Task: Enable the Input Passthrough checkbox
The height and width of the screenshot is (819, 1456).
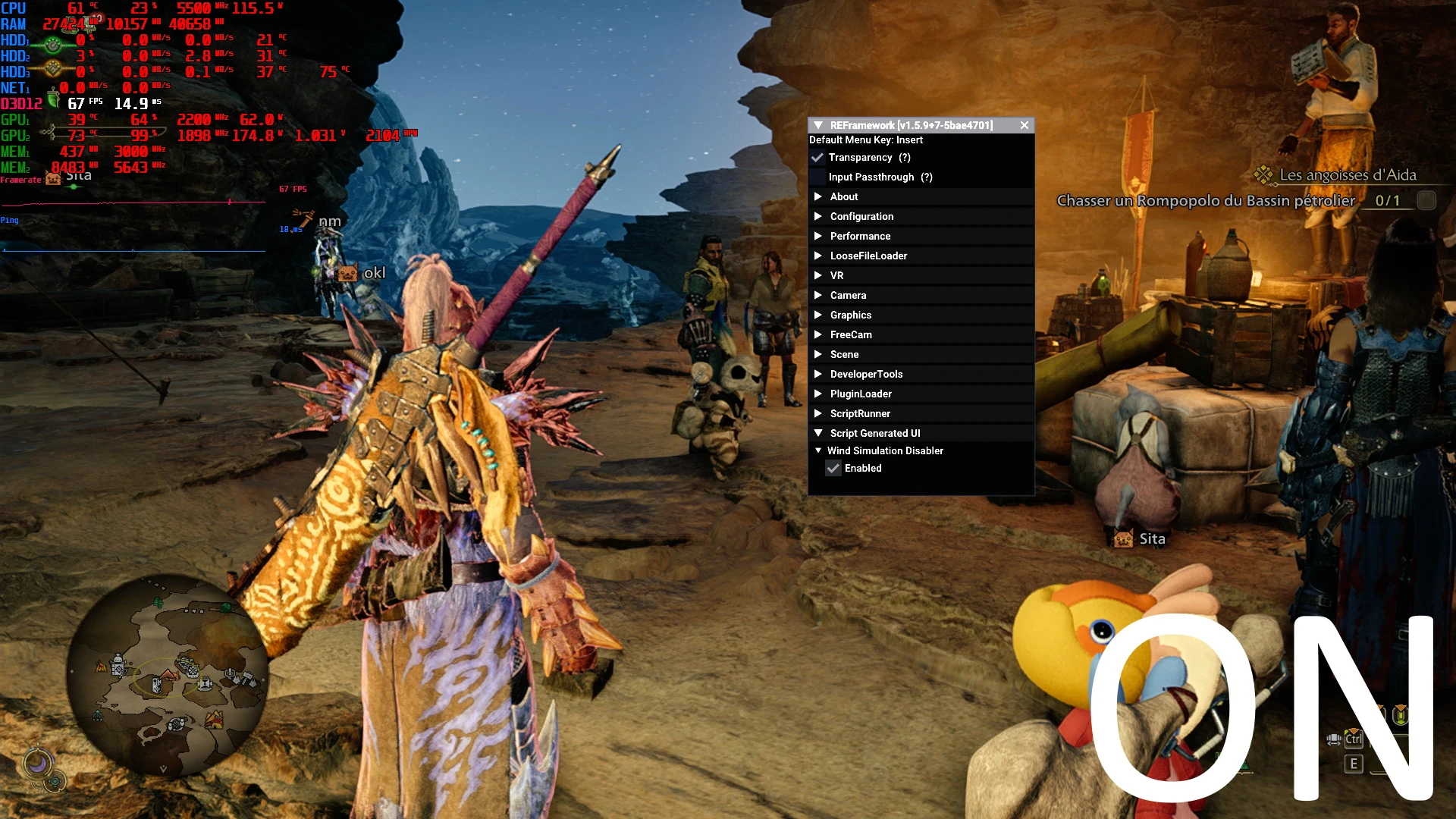Action: tap(817, 177)
